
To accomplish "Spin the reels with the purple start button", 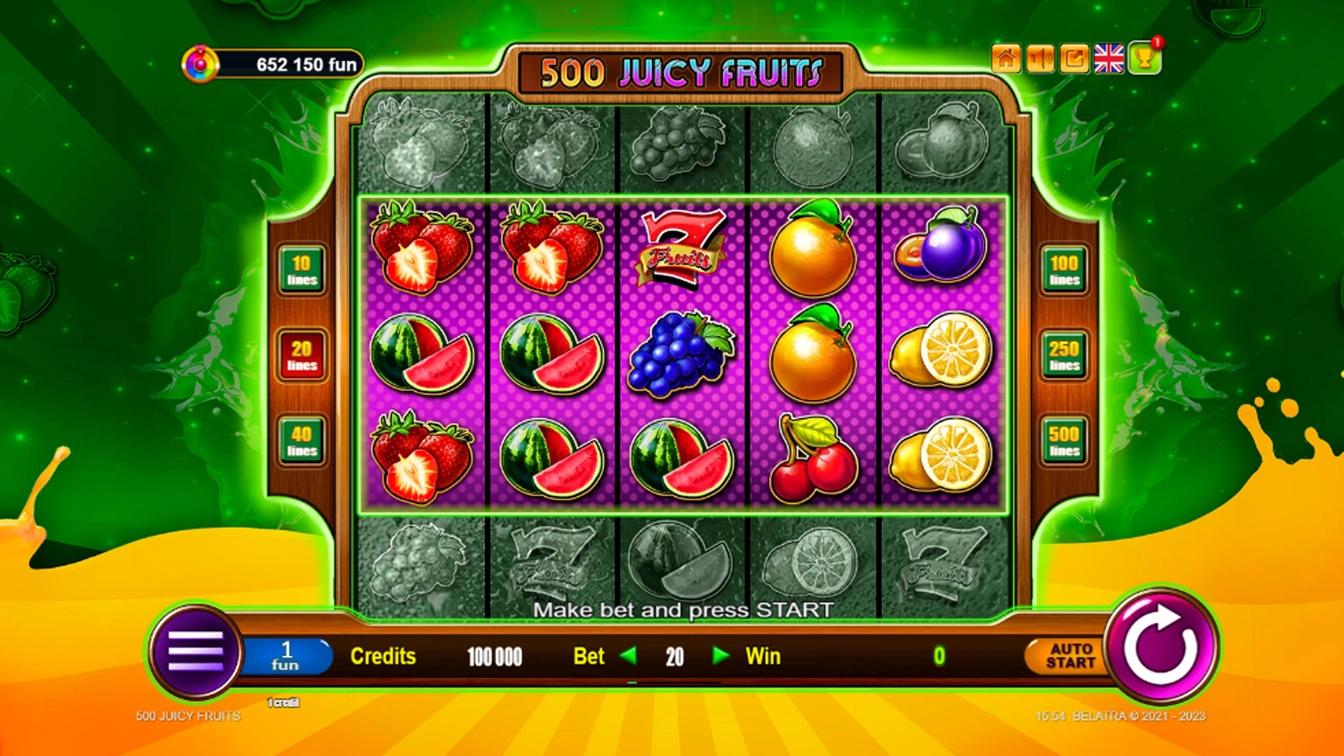I will tap(1160, 647).
